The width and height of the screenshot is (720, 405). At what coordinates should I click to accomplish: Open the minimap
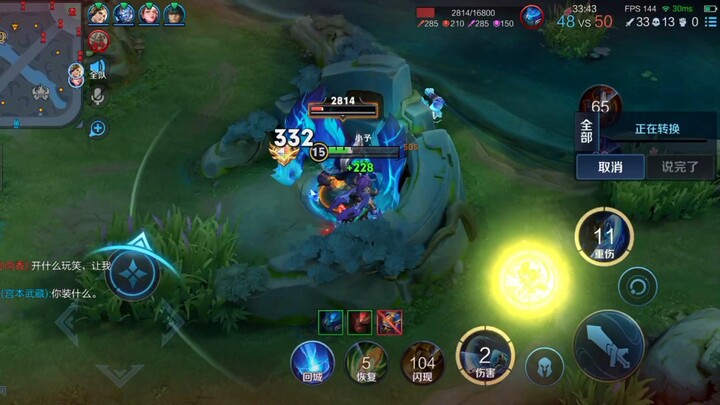tap(38, 62)
